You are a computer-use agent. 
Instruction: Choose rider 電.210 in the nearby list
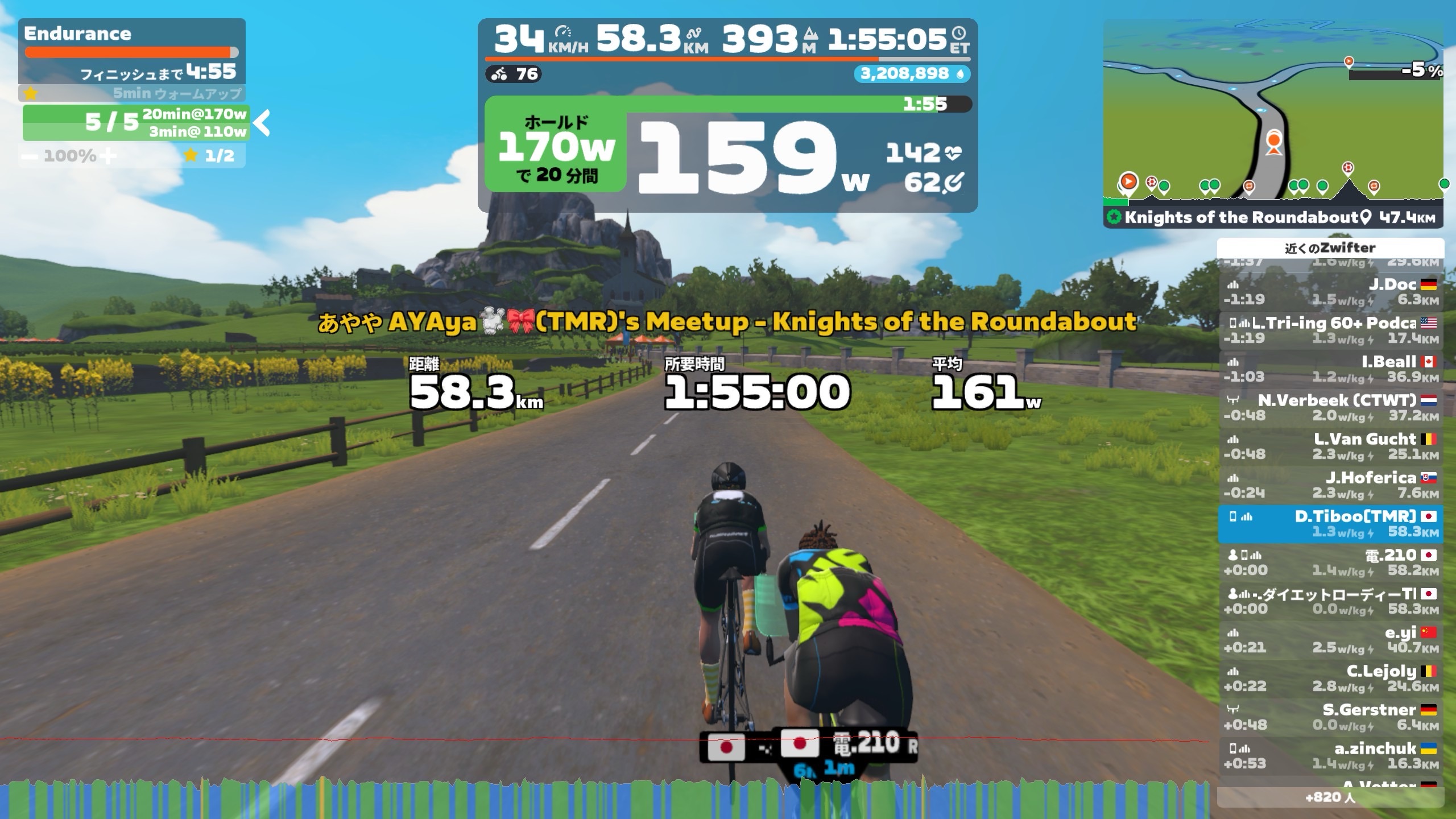[1330, 562]
